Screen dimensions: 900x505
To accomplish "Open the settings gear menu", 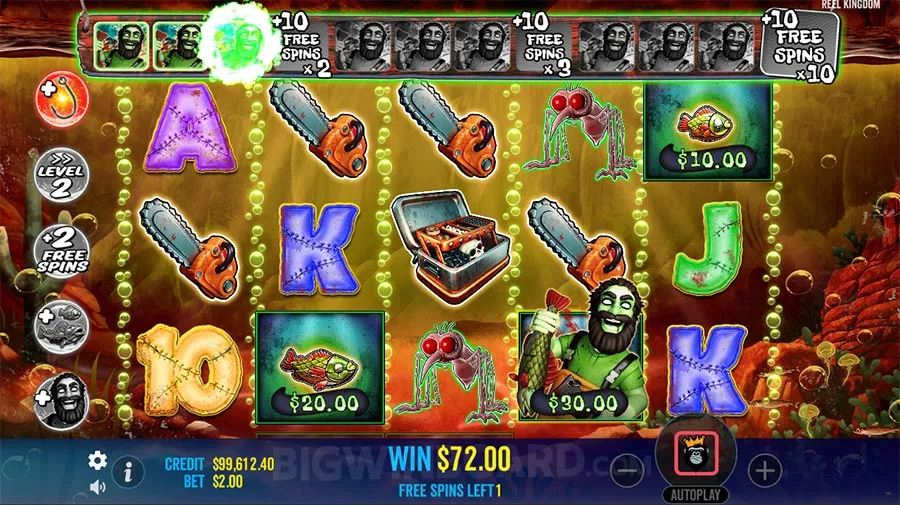I will pos(97,460).
